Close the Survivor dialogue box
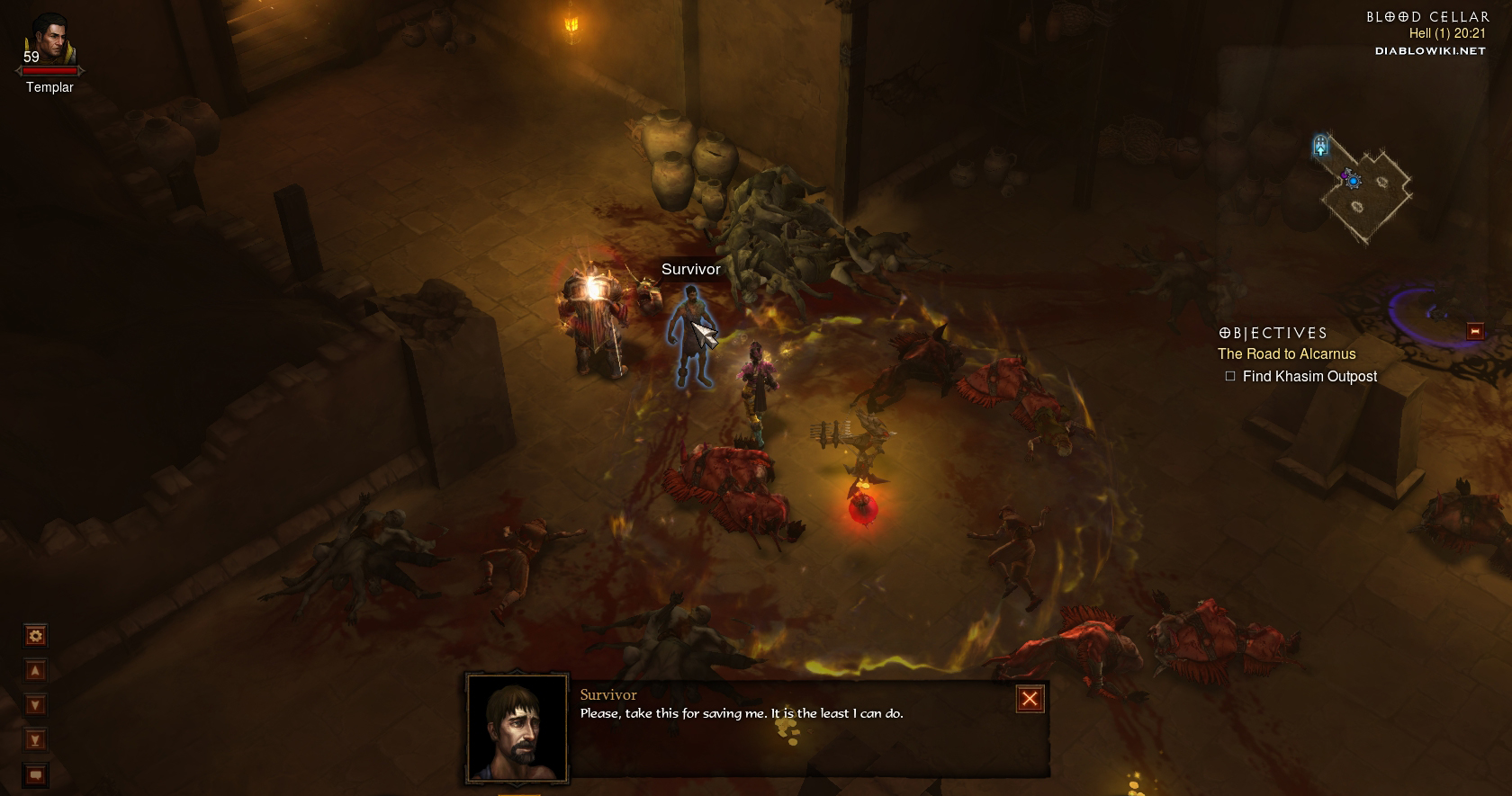Screen dimensions: 1512x796 (1030, 699)
